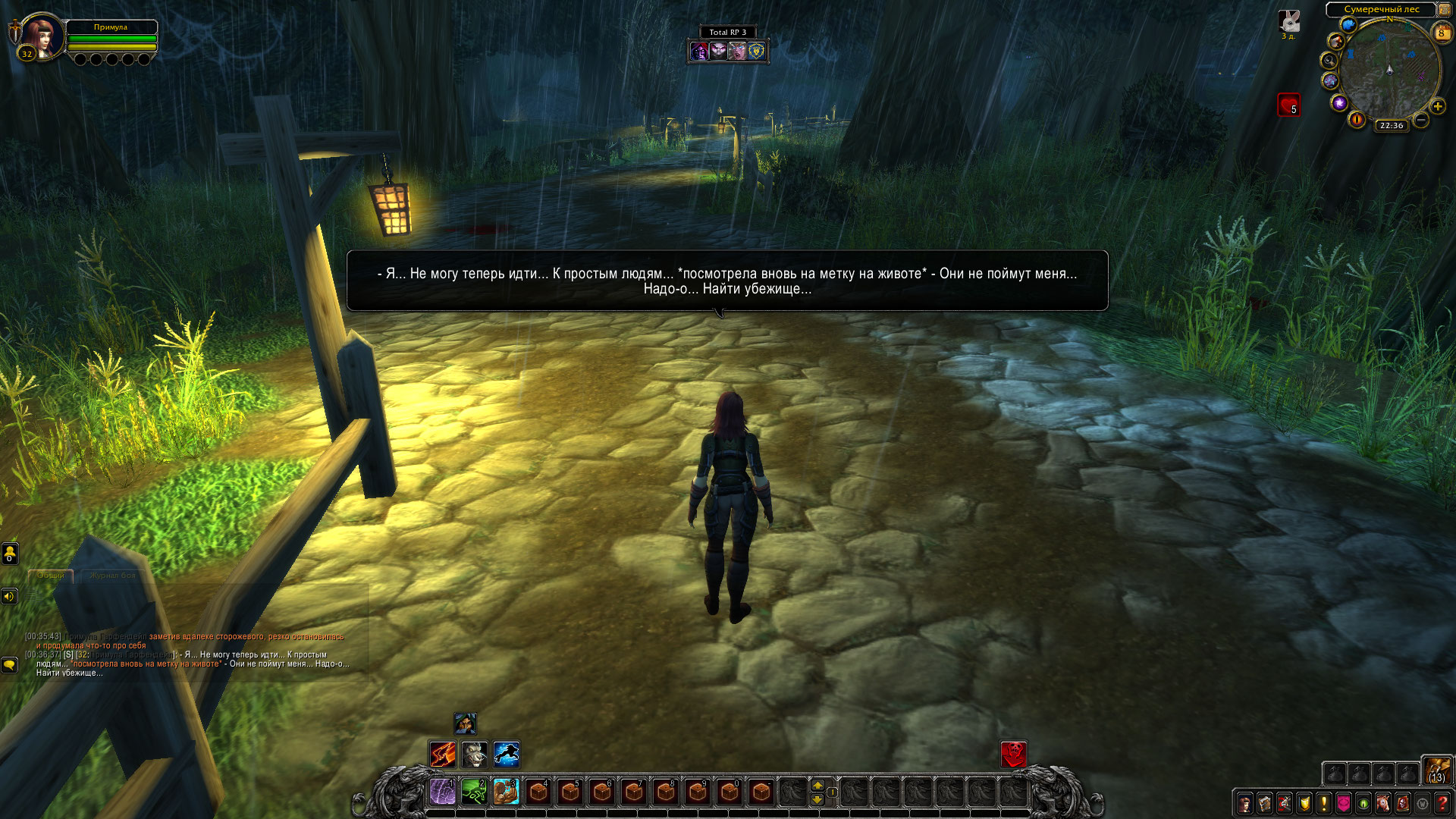Use the flexing muscle ability in slot 3
The image size is (1456, 819).
pyautogui.click(x=506, y=792)
